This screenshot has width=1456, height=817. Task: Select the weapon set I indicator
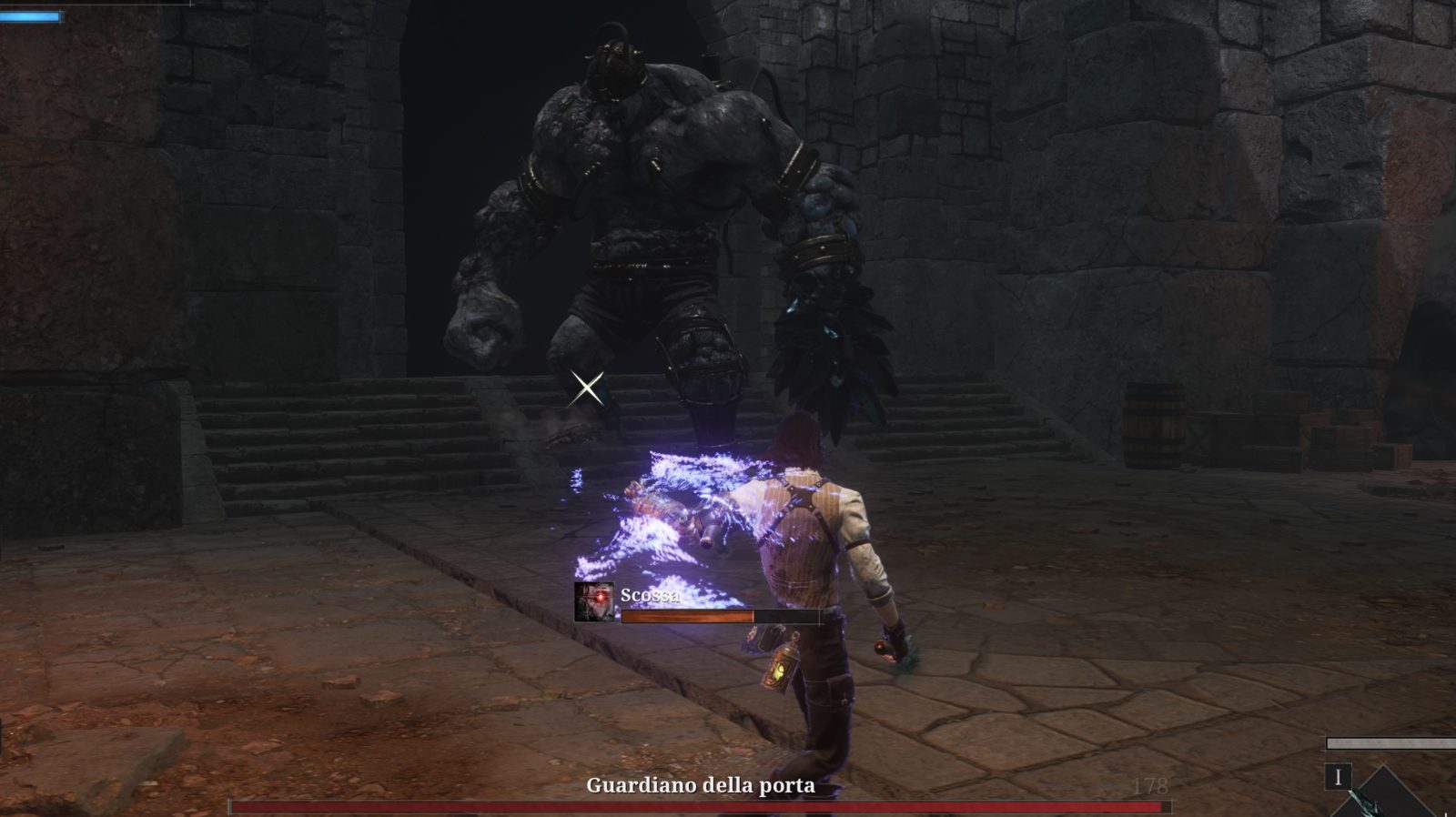tap(1338, 778)
